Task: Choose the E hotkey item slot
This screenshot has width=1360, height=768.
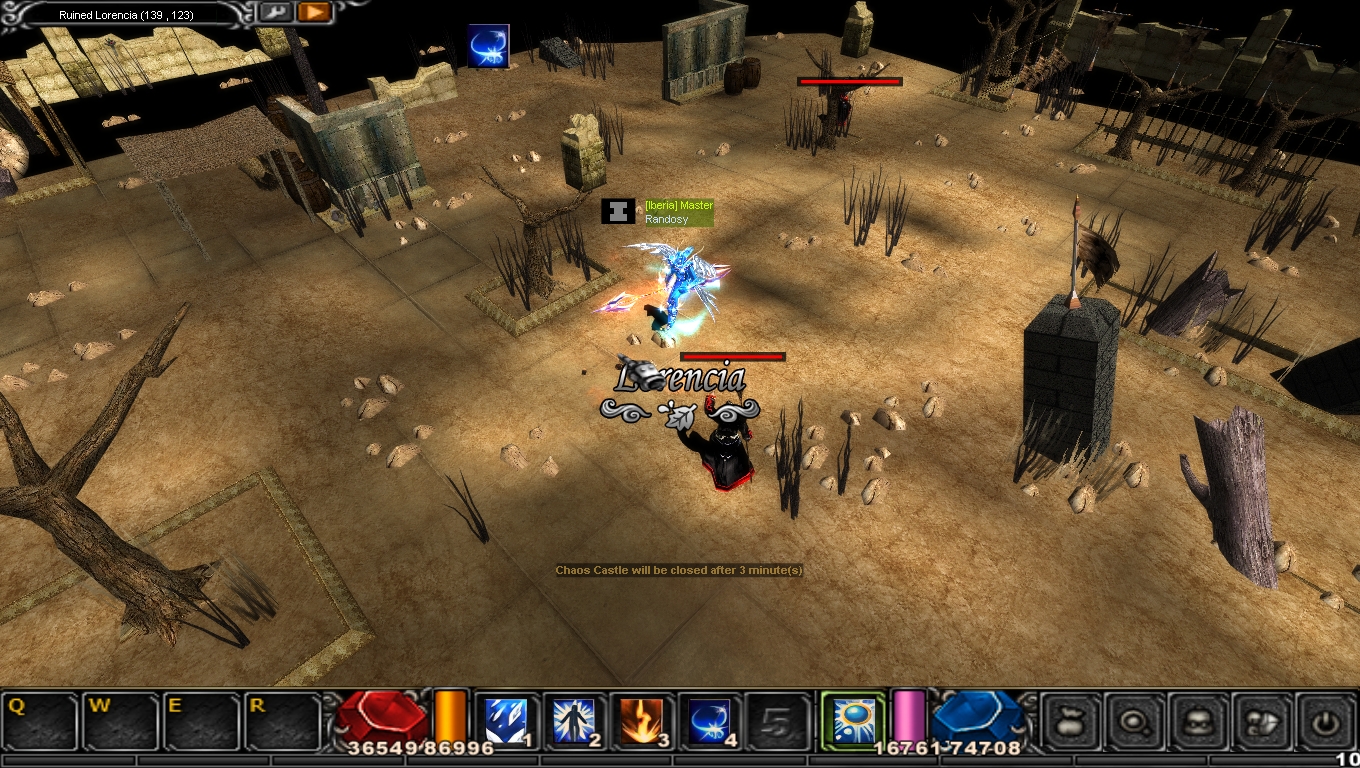Action: click(x=202, y=721)
